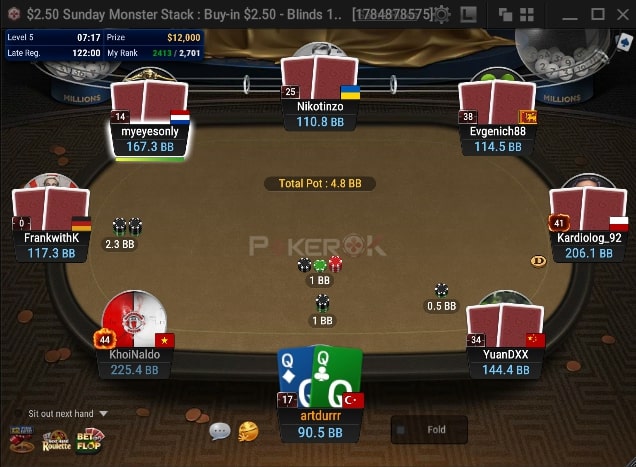
Task: Open table settings with the gear icon
Action: [x=441, y=15]
